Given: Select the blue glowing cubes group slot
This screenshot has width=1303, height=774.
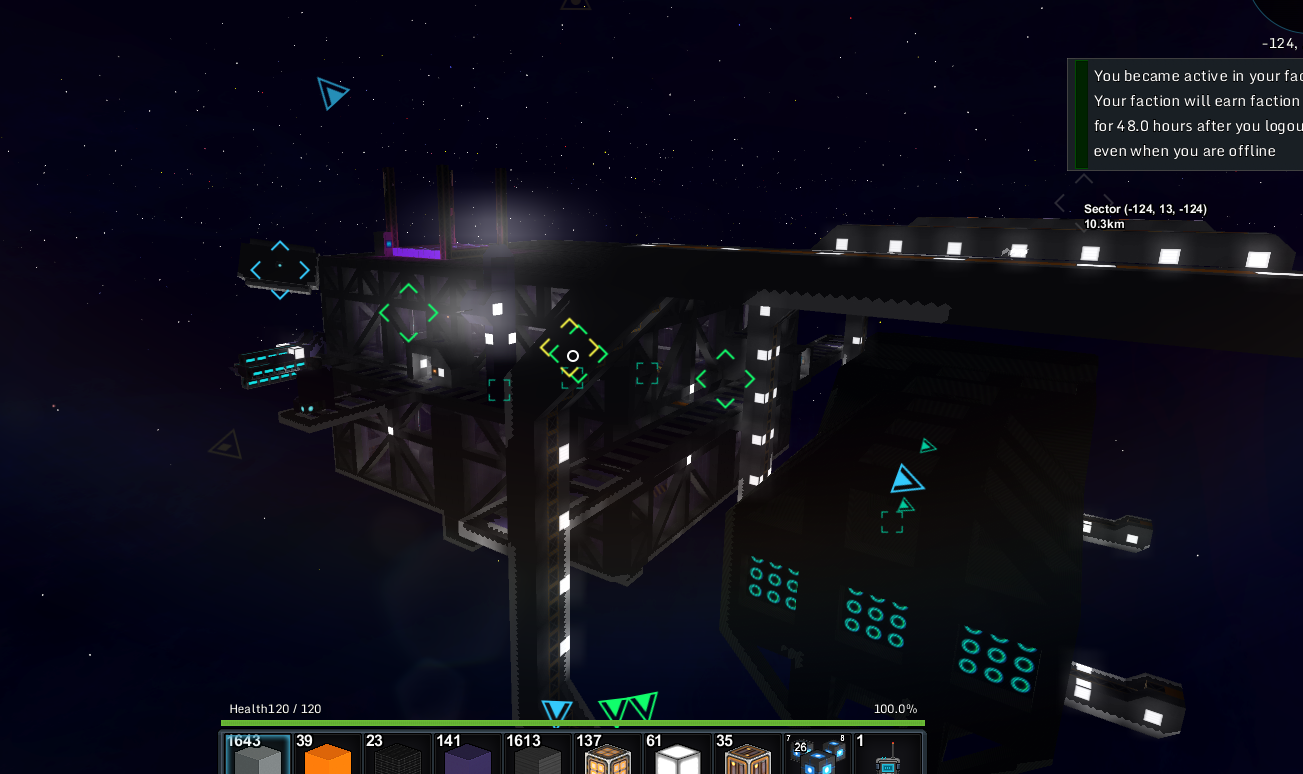Looking at the screenshot, I should tap(818, 755).
